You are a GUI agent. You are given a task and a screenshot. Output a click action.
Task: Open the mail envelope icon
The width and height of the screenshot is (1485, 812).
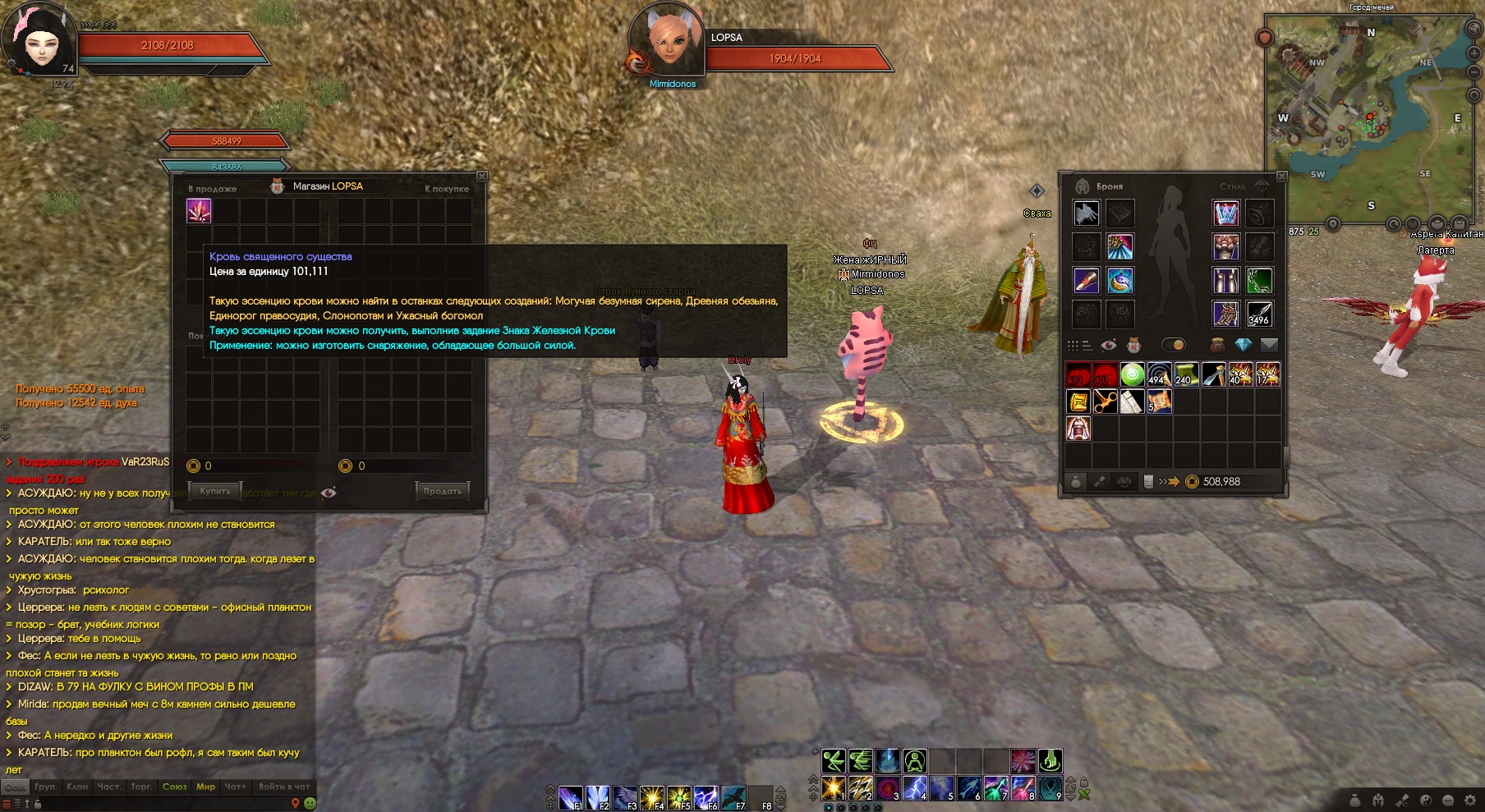(x=1269, y=345)
